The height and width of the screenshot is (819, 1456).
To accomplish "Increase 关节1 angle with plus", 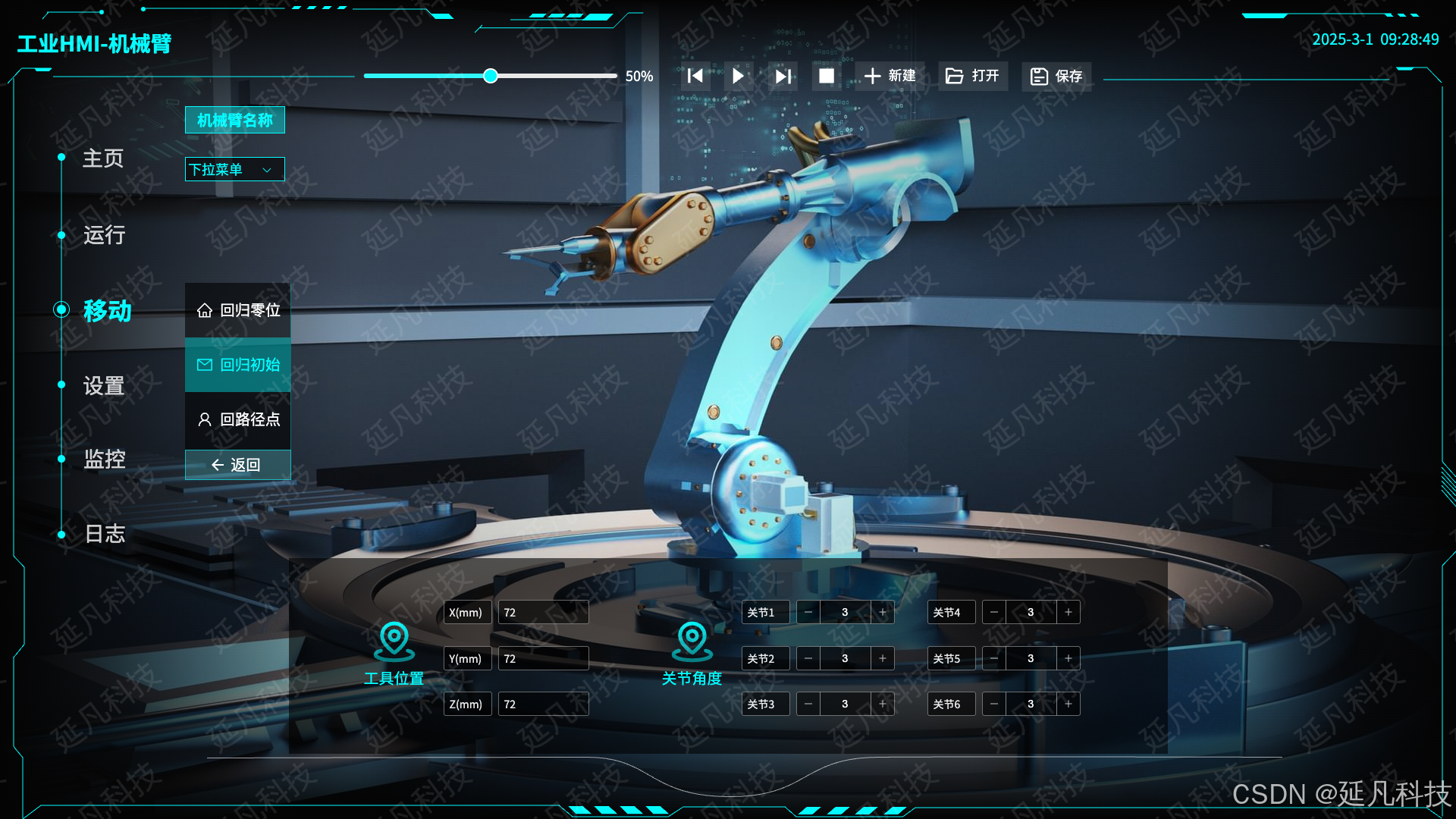I will (x=883, y=612).
